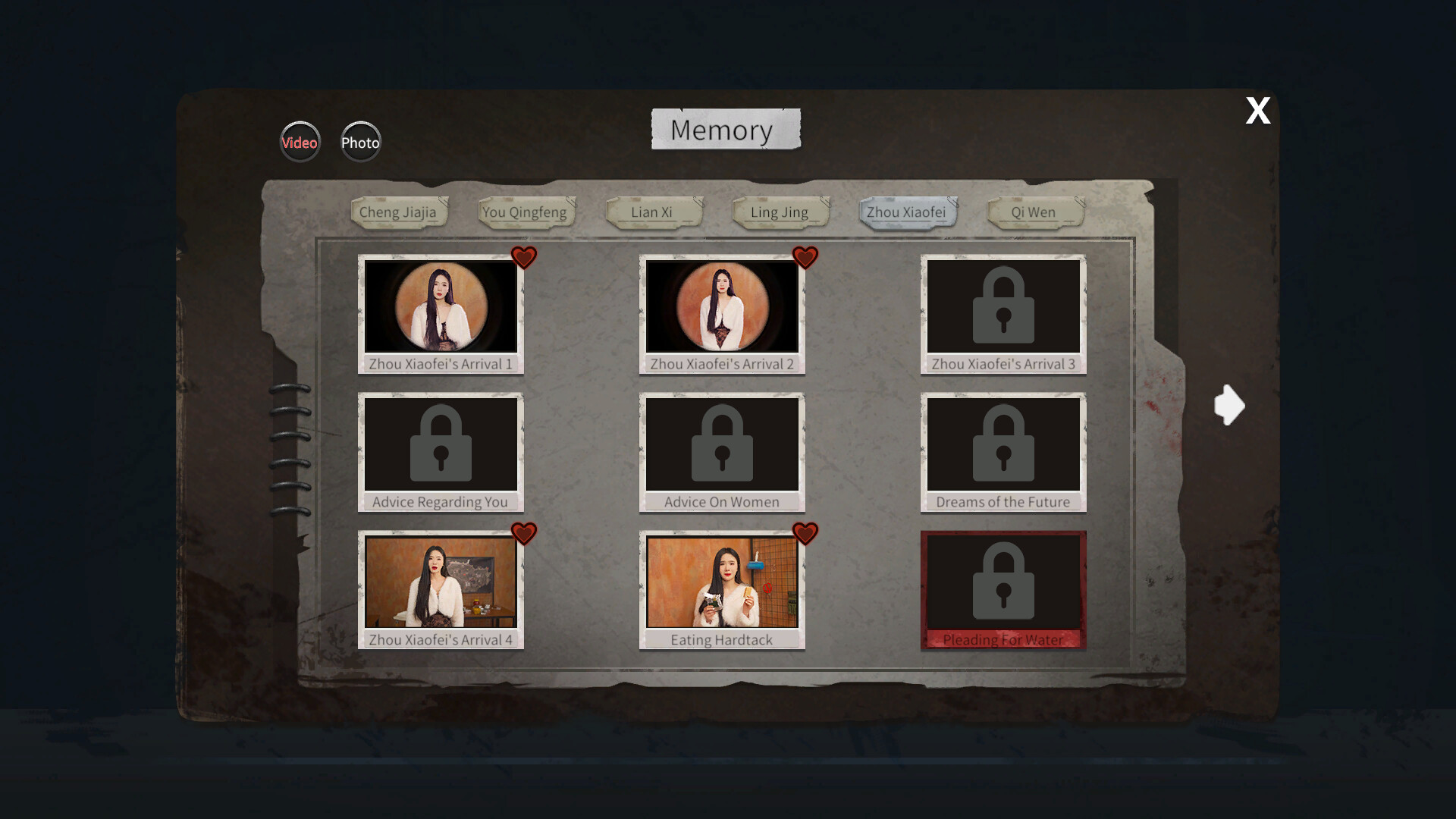Close the Memory album with the X
1456x819 pixels.
pos(1257,111)
